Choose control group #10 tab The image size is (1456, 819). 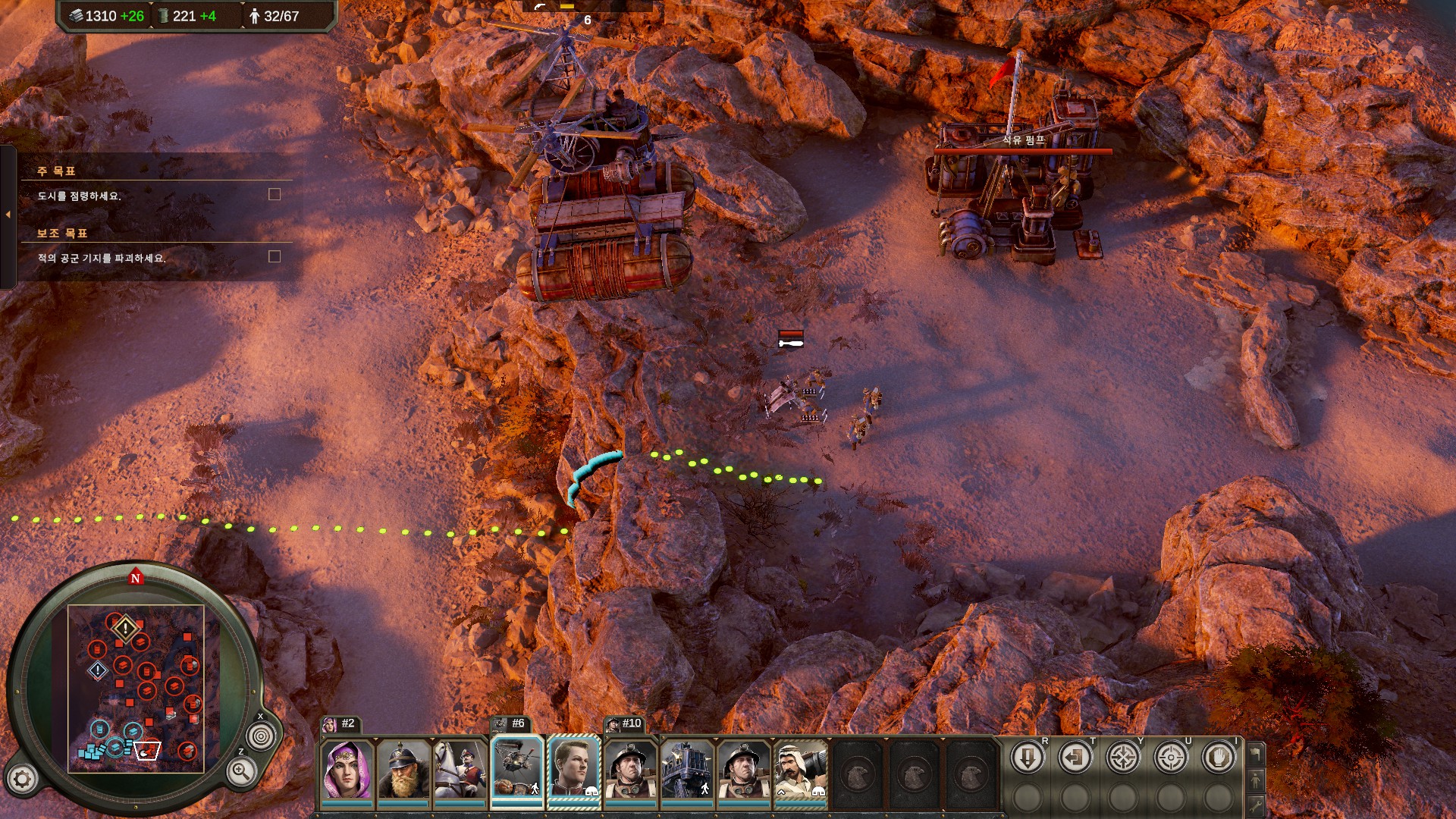pyautogui.click(x=624, y=724)
